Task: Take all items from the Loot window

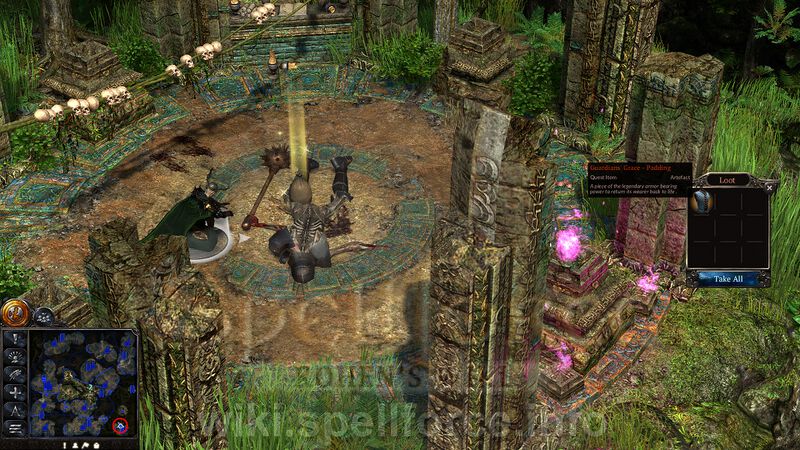Action: pyautogui.click(x=728, y=278)
